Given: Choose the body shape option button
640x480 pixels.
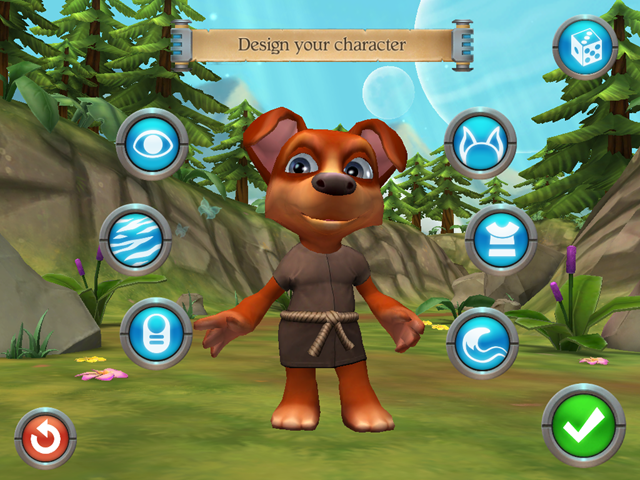Looking at the screenshot, I should (156, 332).
